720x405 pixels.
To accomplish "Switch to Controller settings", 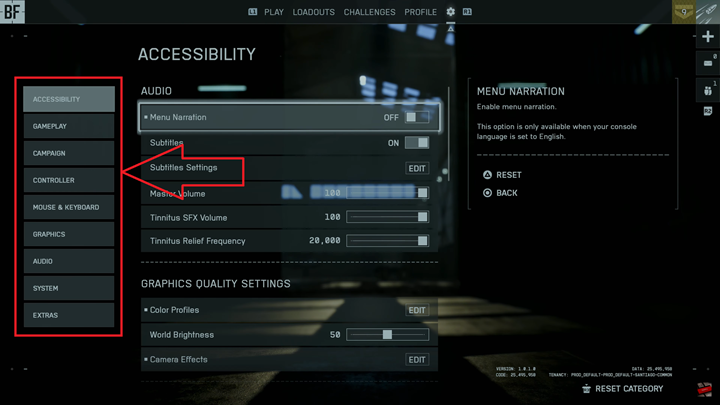I will point(69,181).
